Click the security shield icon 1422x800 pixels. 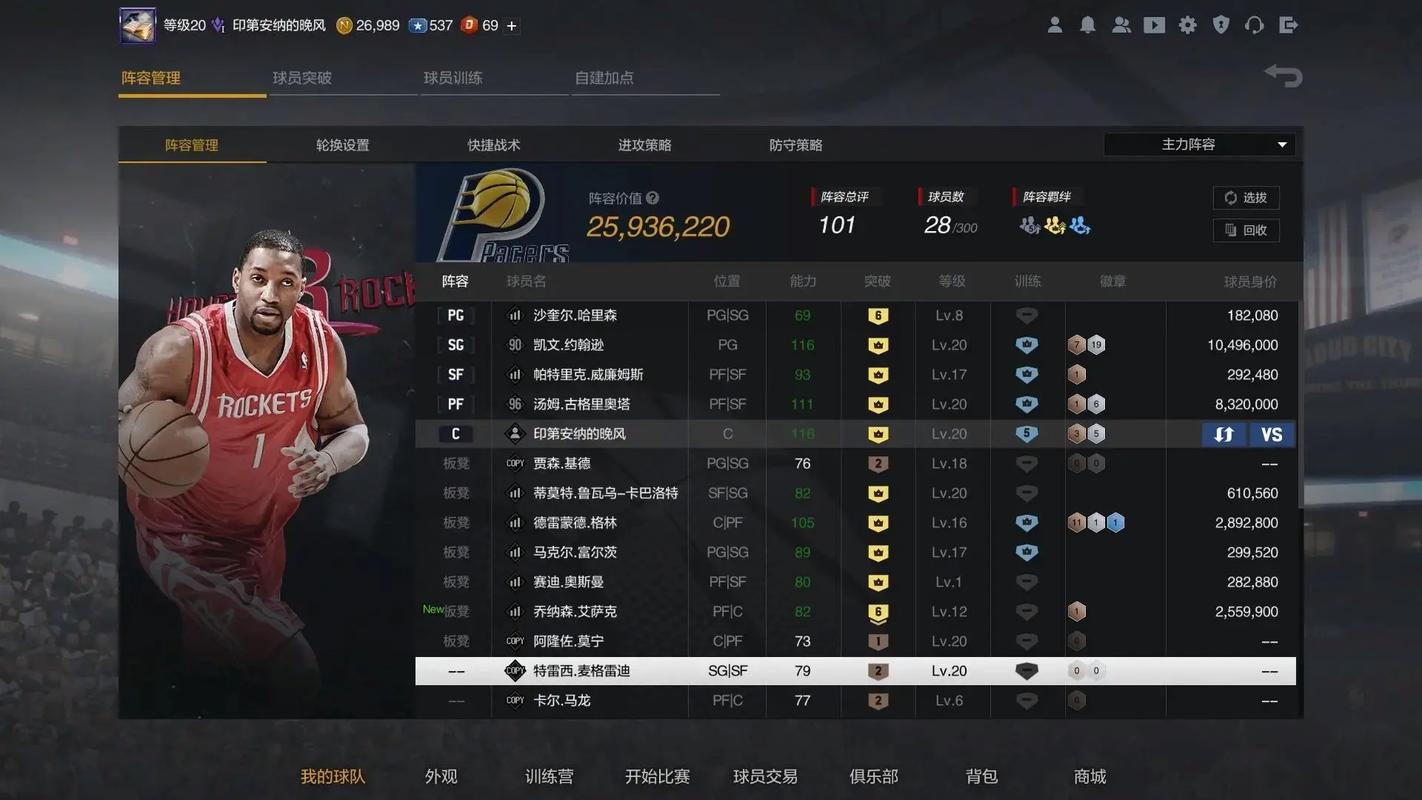[x=1221, y=24]
